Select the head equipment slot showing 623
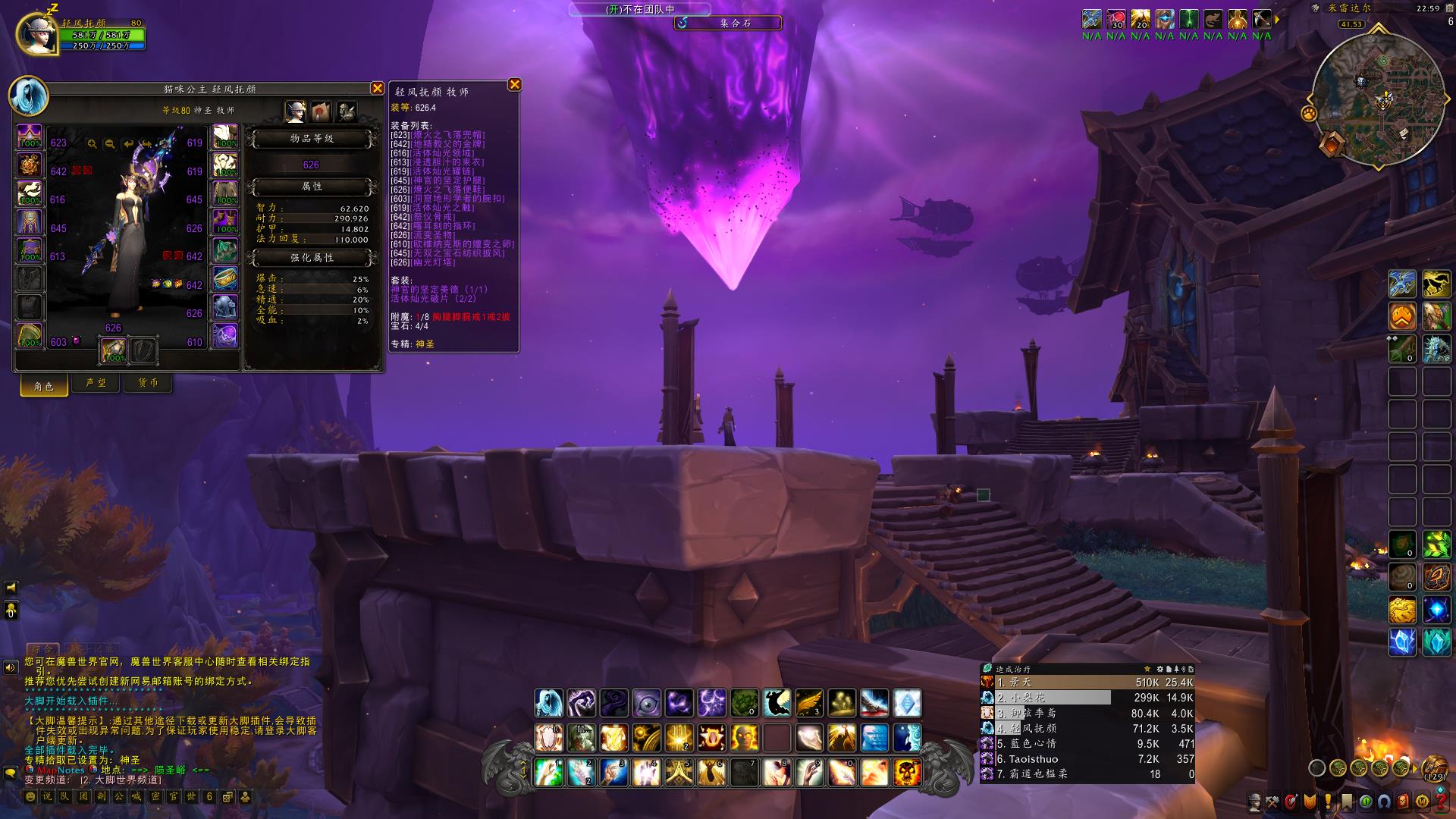 click(x=30, y=139)
